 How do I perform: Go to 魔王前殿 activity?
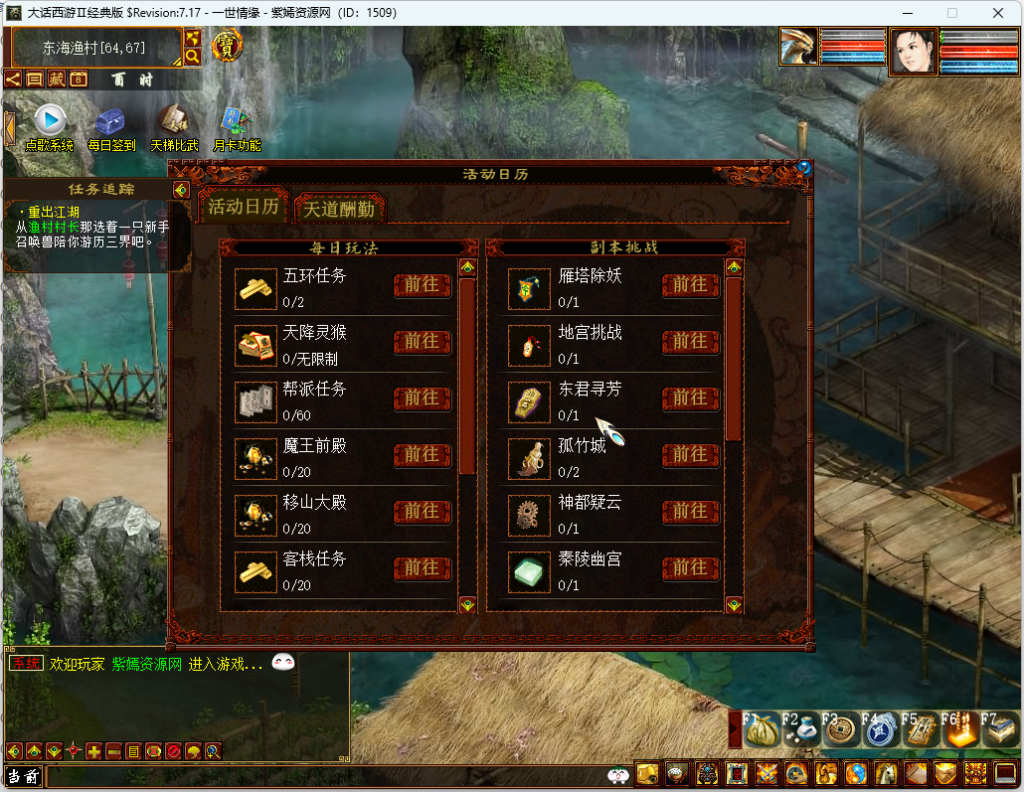pos(422,455)
